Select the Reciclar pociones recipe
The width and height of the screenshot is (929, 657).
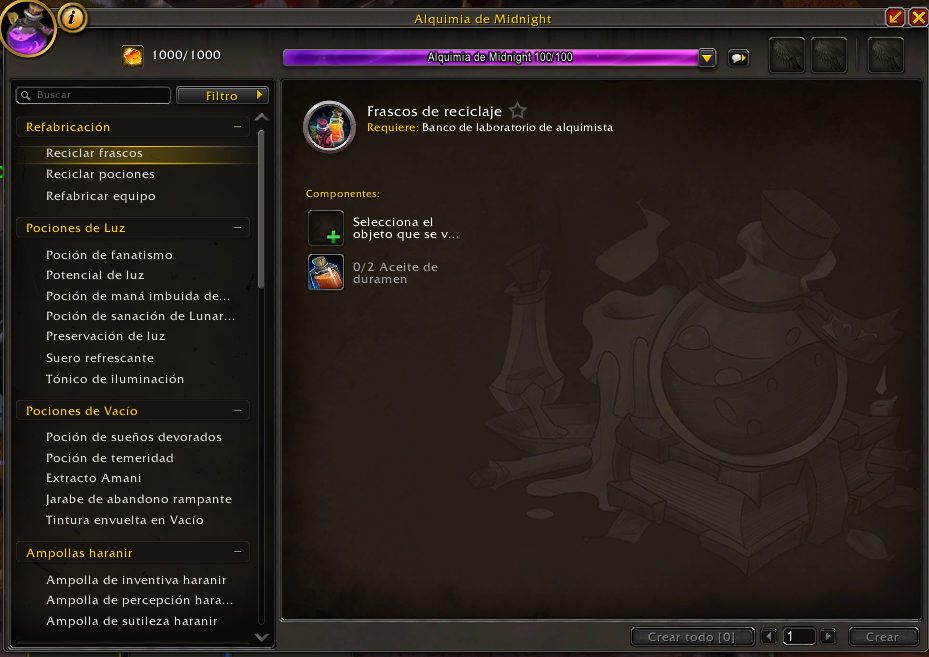click(x=100, y=174)
